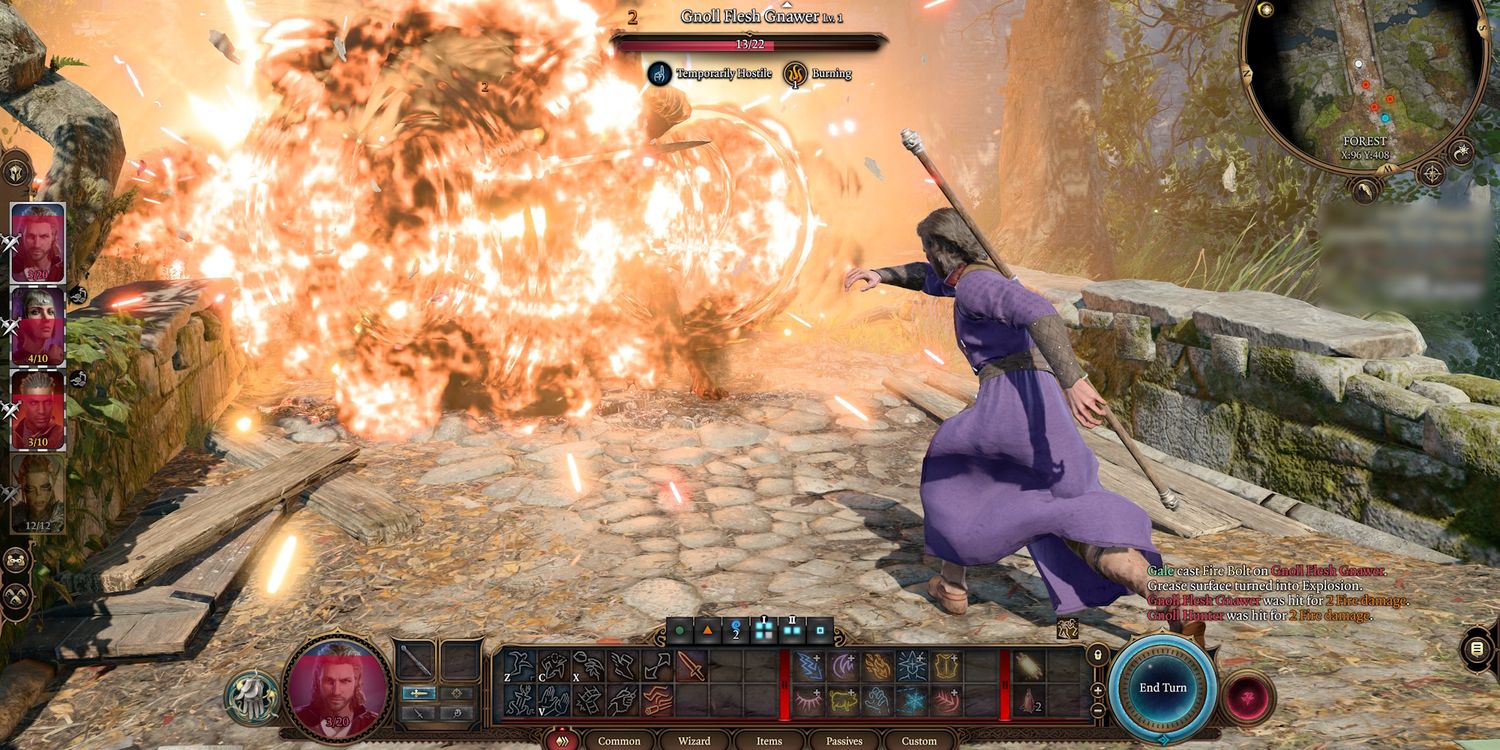Viewport: 1500px width, 750px height.
Task: Switch to the Custom hotbar tab
Action: point(919,741)
